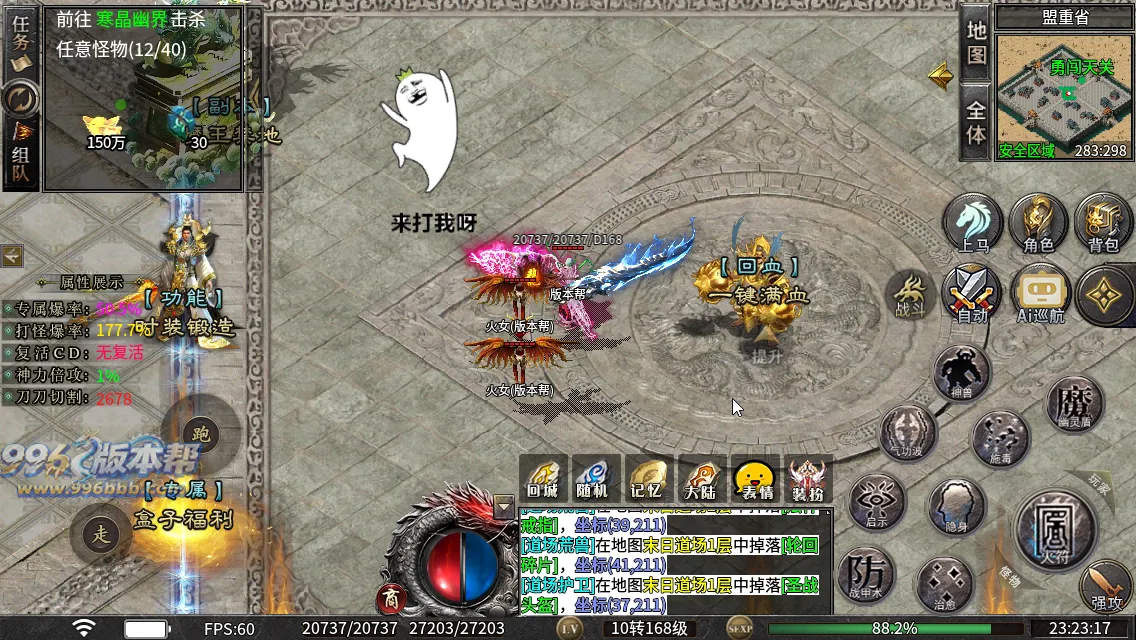Open the 角色 character sheet
Viewport: 1136px width, 640px height.
click(x=1038, y=222)
